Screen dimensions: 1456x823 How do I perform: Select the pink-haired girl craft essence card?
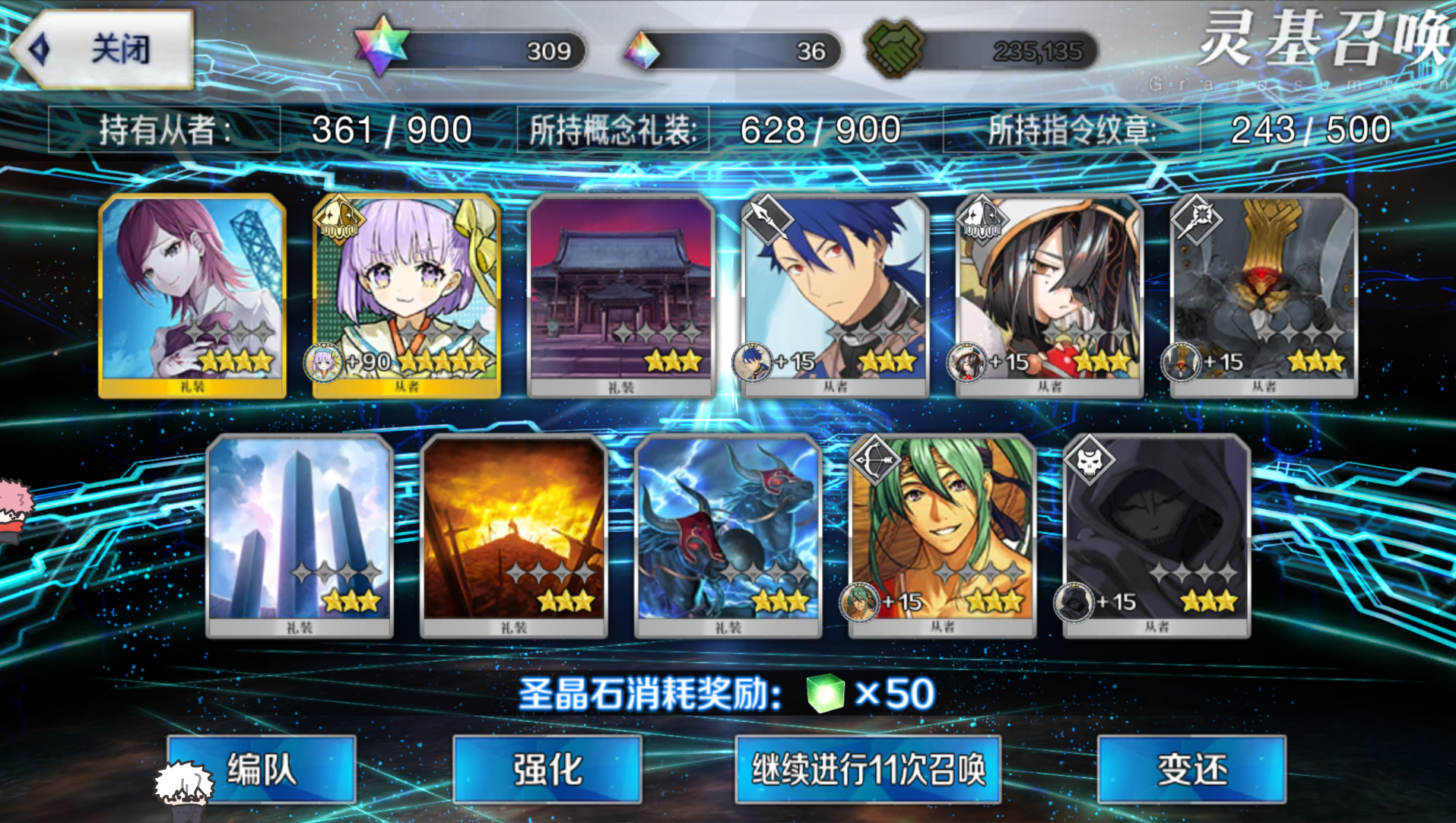(x=192, y=295)
